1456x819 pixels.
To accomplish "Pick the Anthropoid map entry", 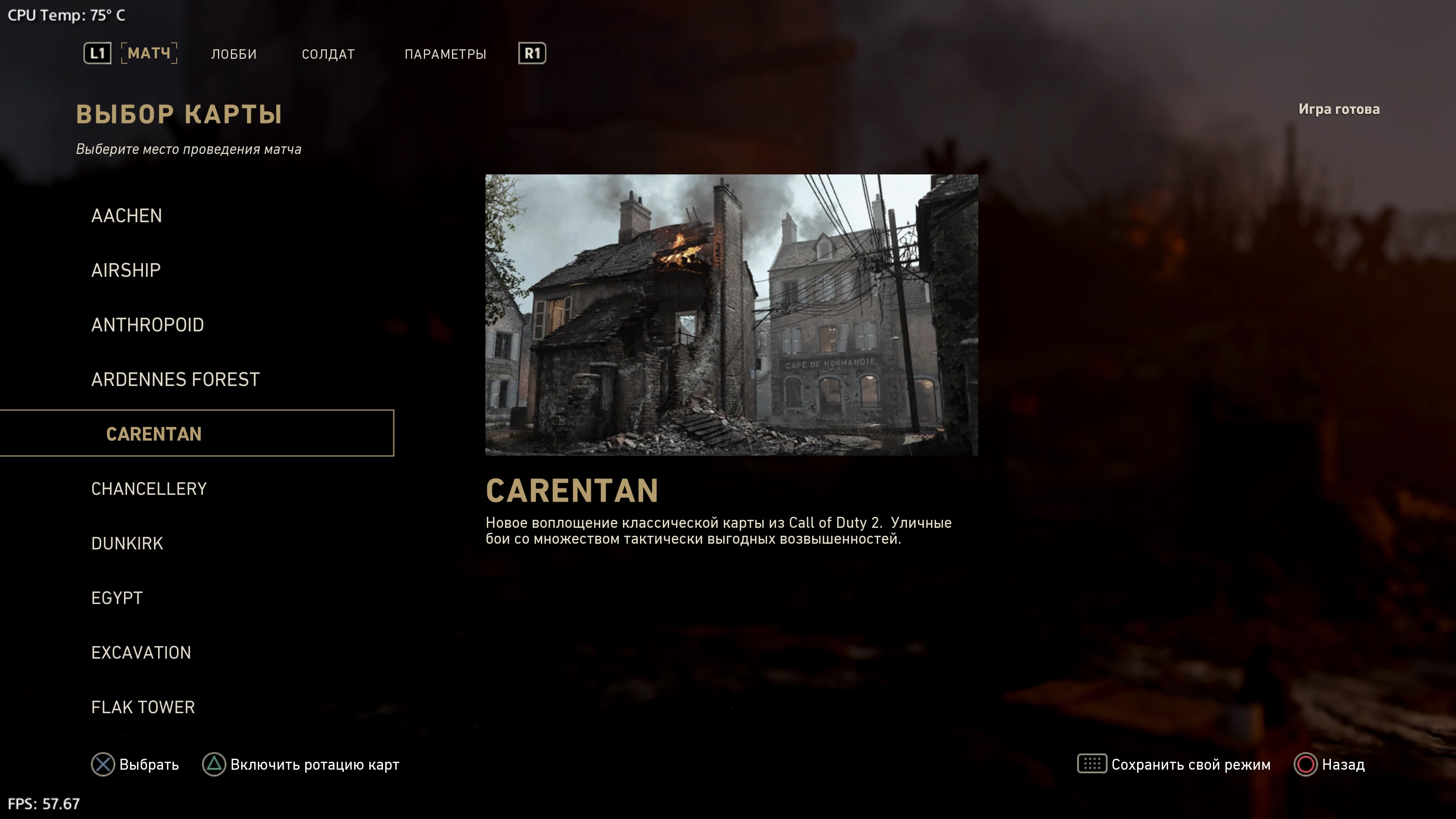I will click(147, 325).
